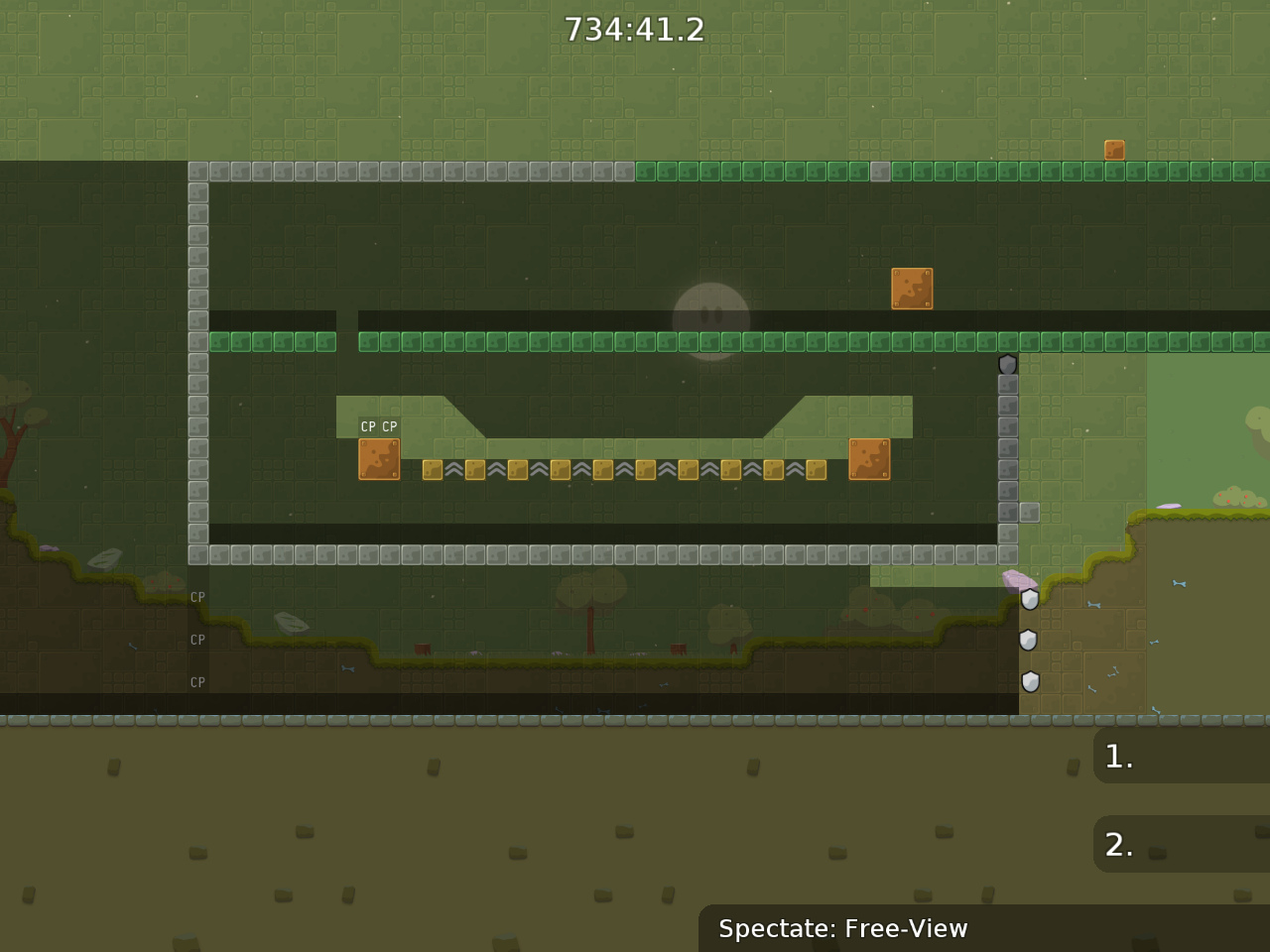The height and width of the screenshot is (952, 1270).
Task: Click the bottom CP checkpoint label
Action: [x=197, y=682]
